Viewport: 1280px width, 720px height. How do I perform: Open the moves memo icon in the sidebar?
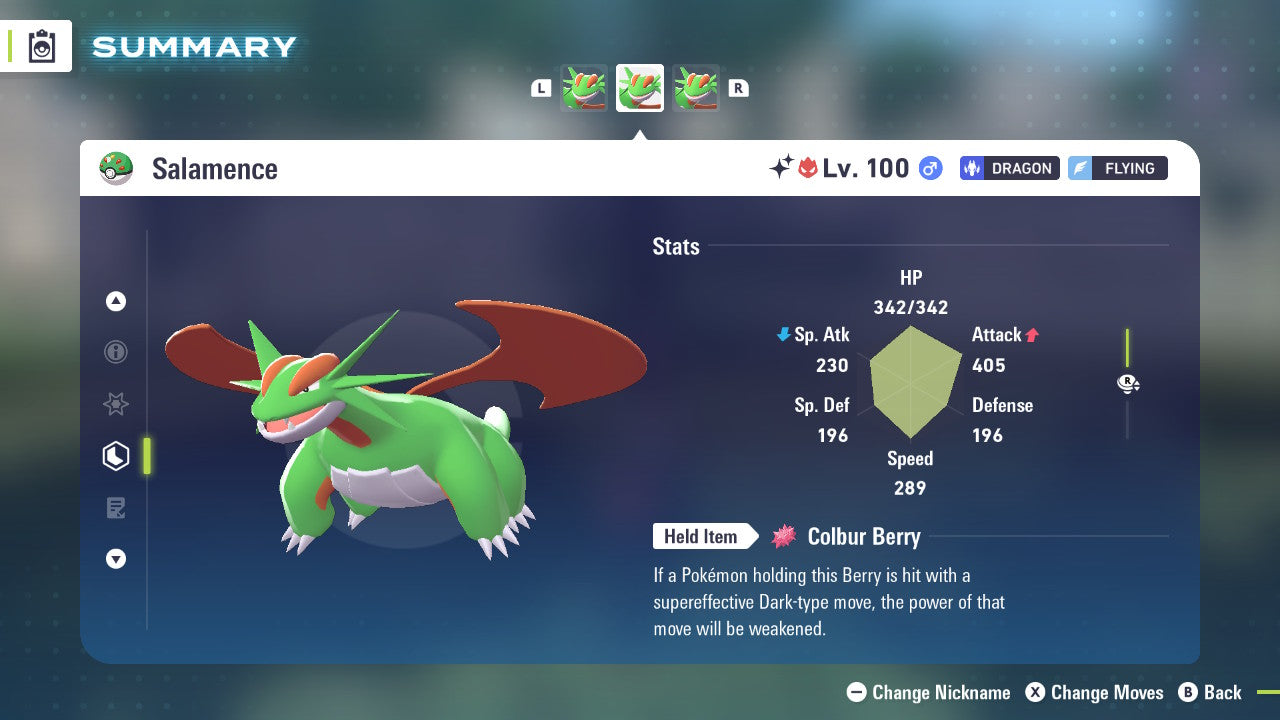(x=116, y=508)
